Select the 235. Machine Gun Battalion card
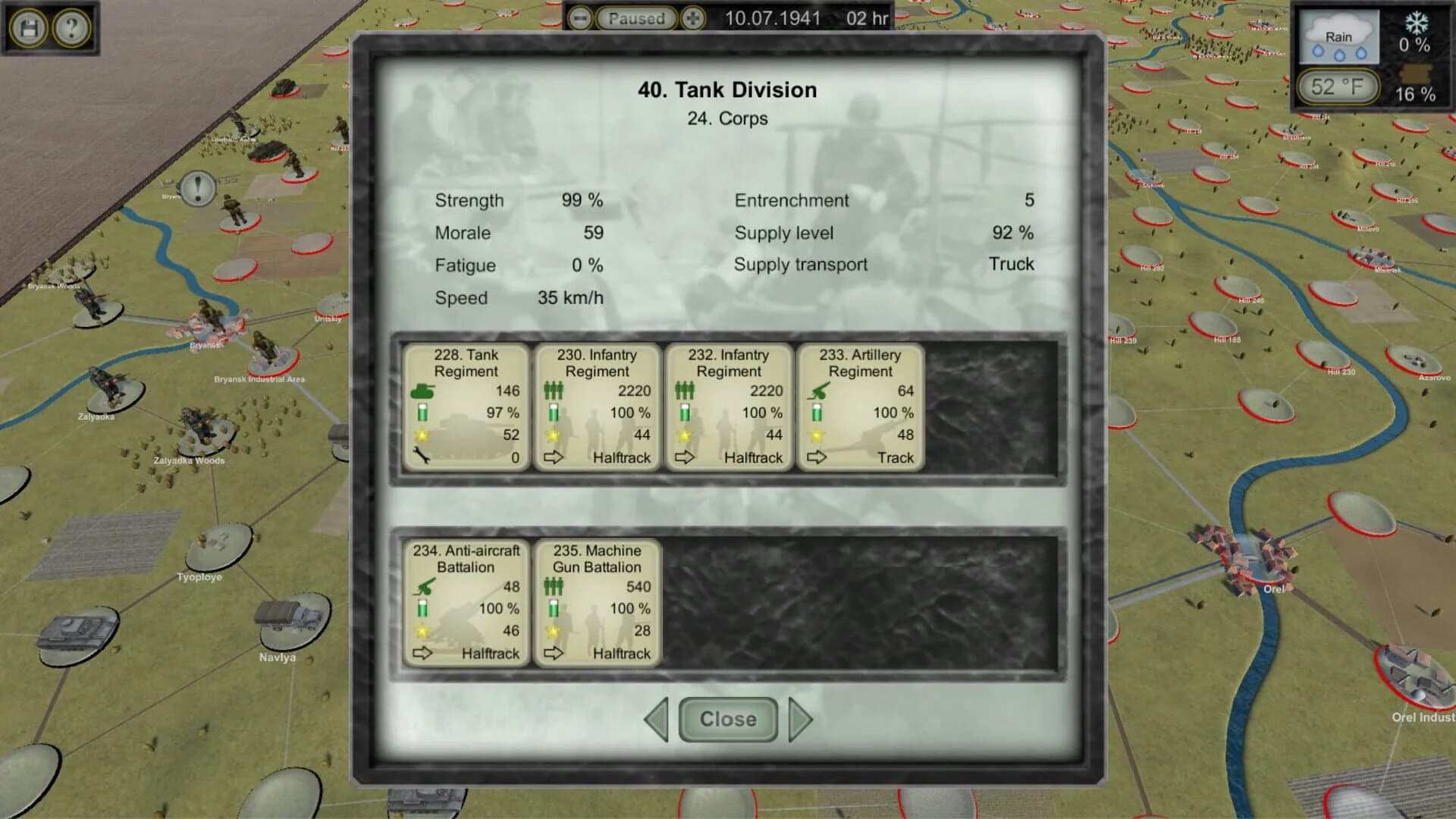Screen dimensions: 1456x819 coord(598,599)
